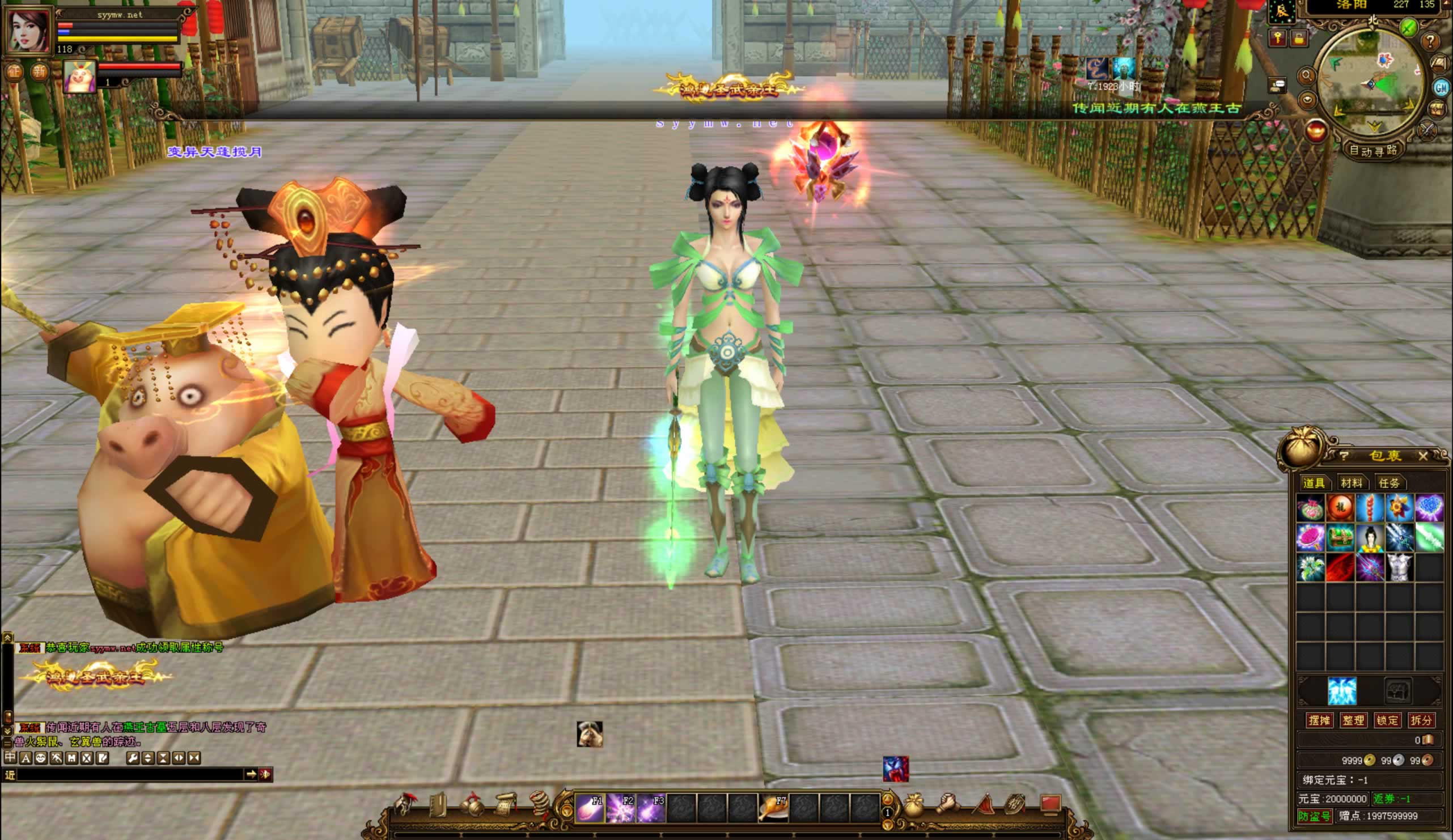Open the character helmet menu icon
This screenshot has width=1453, height=840.
point(405,805)
